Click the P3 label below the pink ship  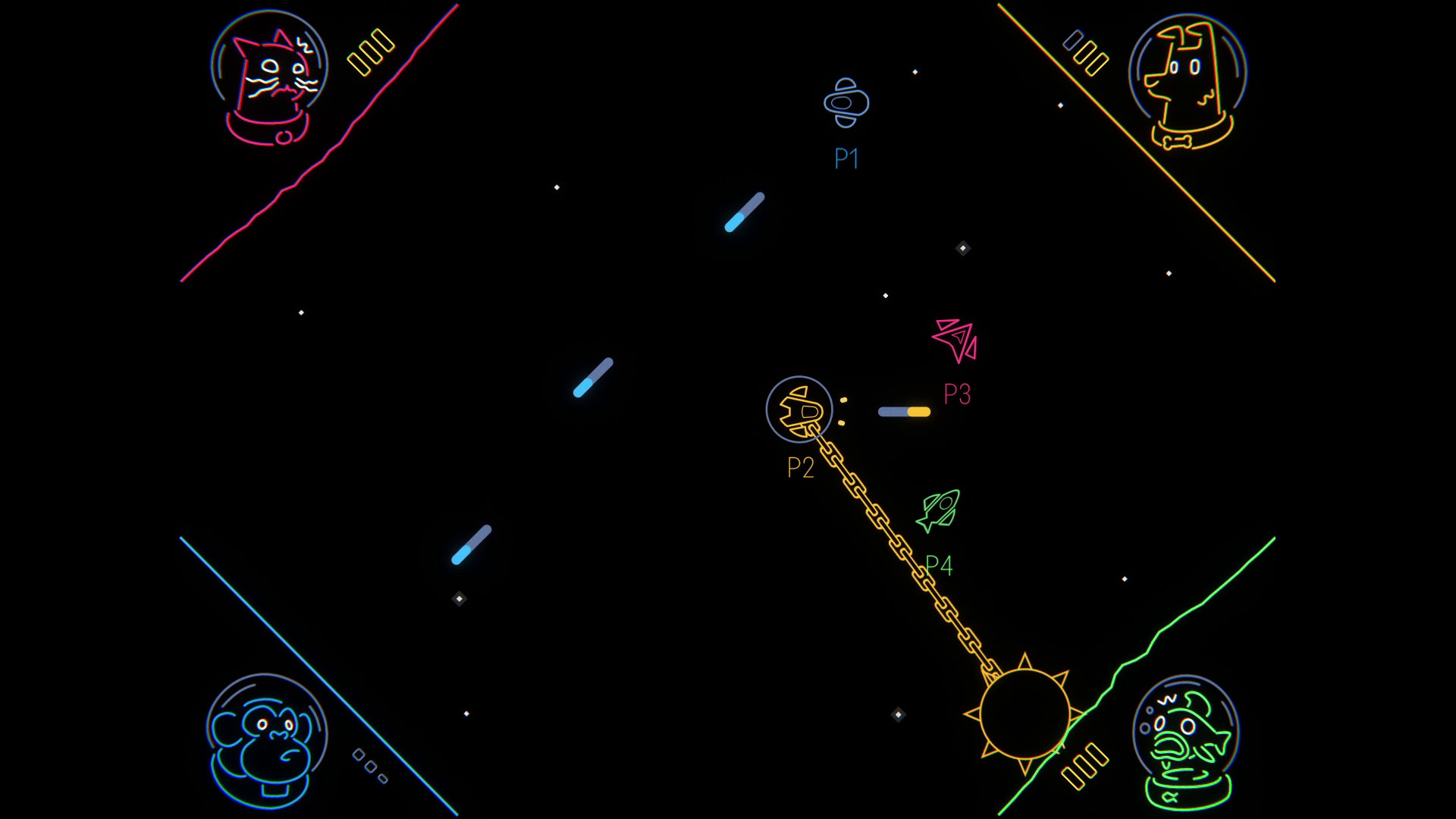pos(956,394)
